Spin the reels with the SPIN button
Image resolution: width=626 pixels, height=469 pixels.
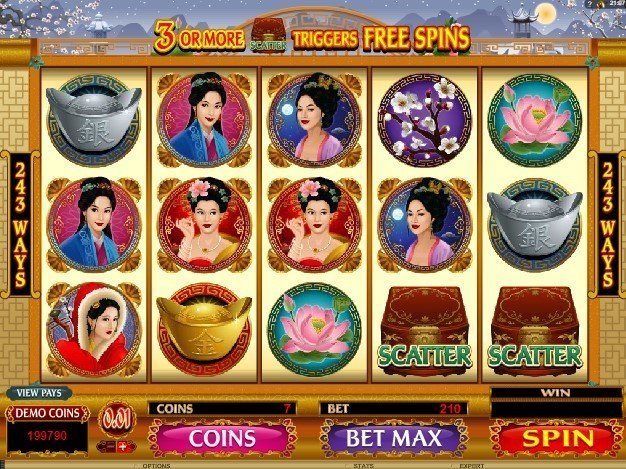[x=558, y=437]
